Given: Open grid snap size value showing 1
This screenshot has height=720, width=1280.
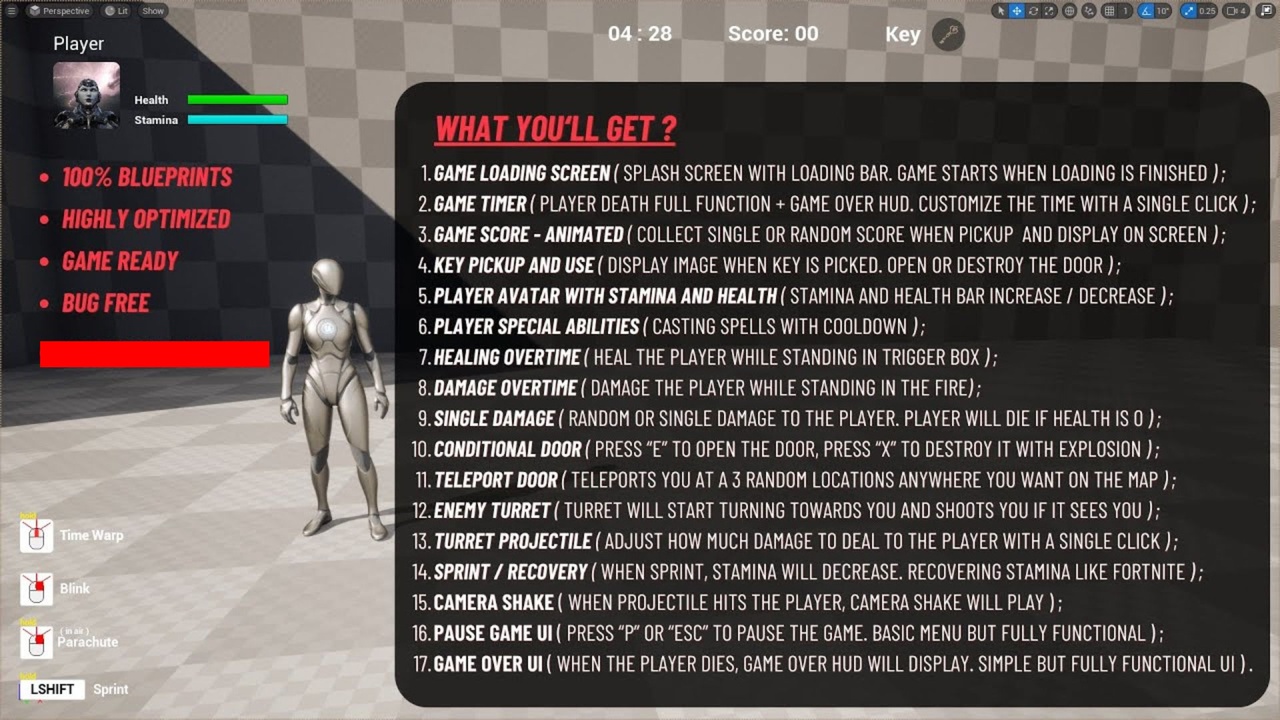Looking at the screenshot, I should coord(1125,10).
